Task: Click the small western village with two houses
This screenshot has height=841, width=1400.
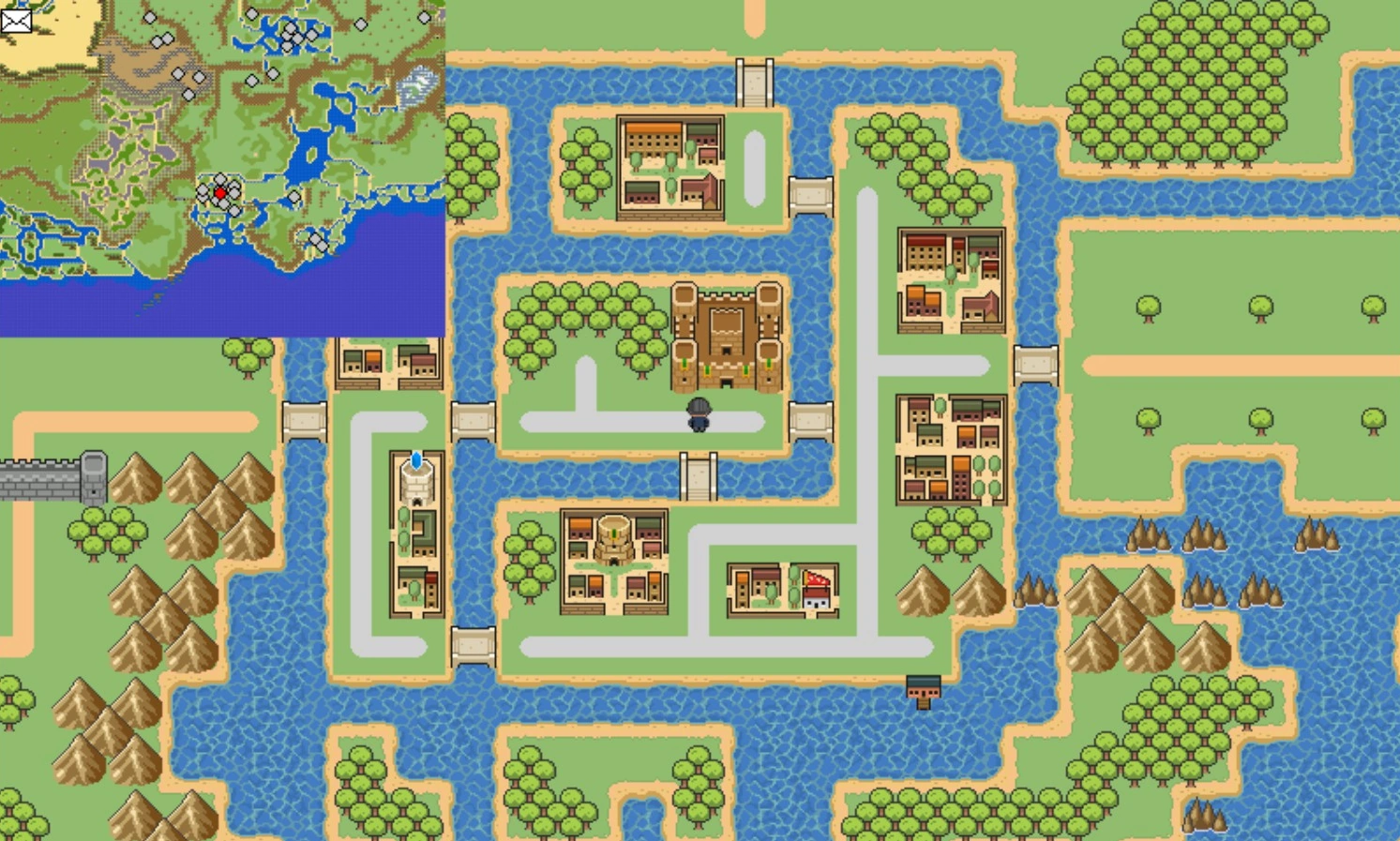Action: (387, 366)
